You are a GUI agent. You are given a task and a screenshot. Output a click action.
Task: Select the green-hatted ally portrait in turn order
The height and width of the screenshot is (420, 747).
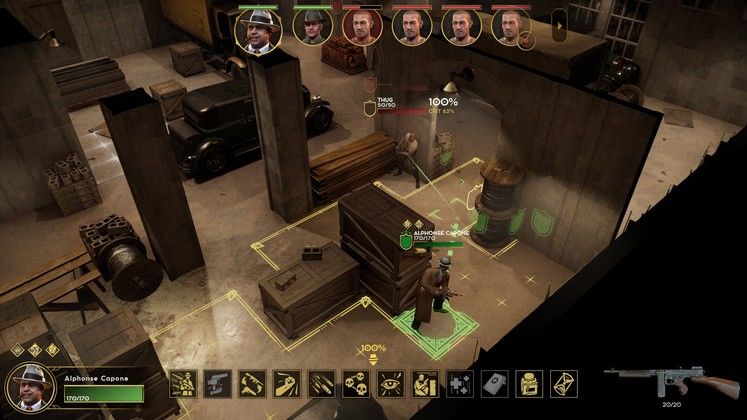309,28
